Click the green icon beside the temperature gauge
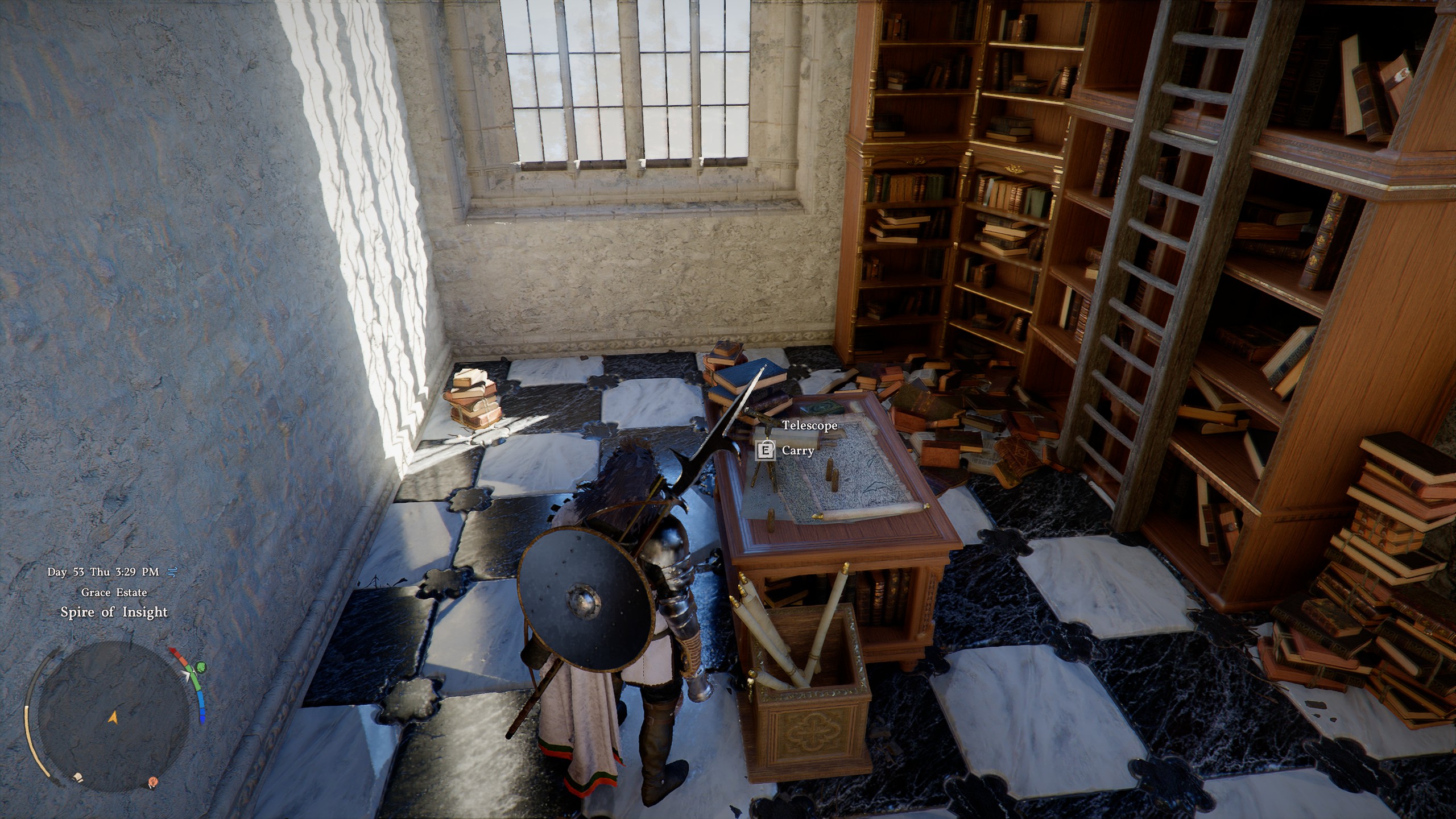1456x819 pixels. click(201, 667)
